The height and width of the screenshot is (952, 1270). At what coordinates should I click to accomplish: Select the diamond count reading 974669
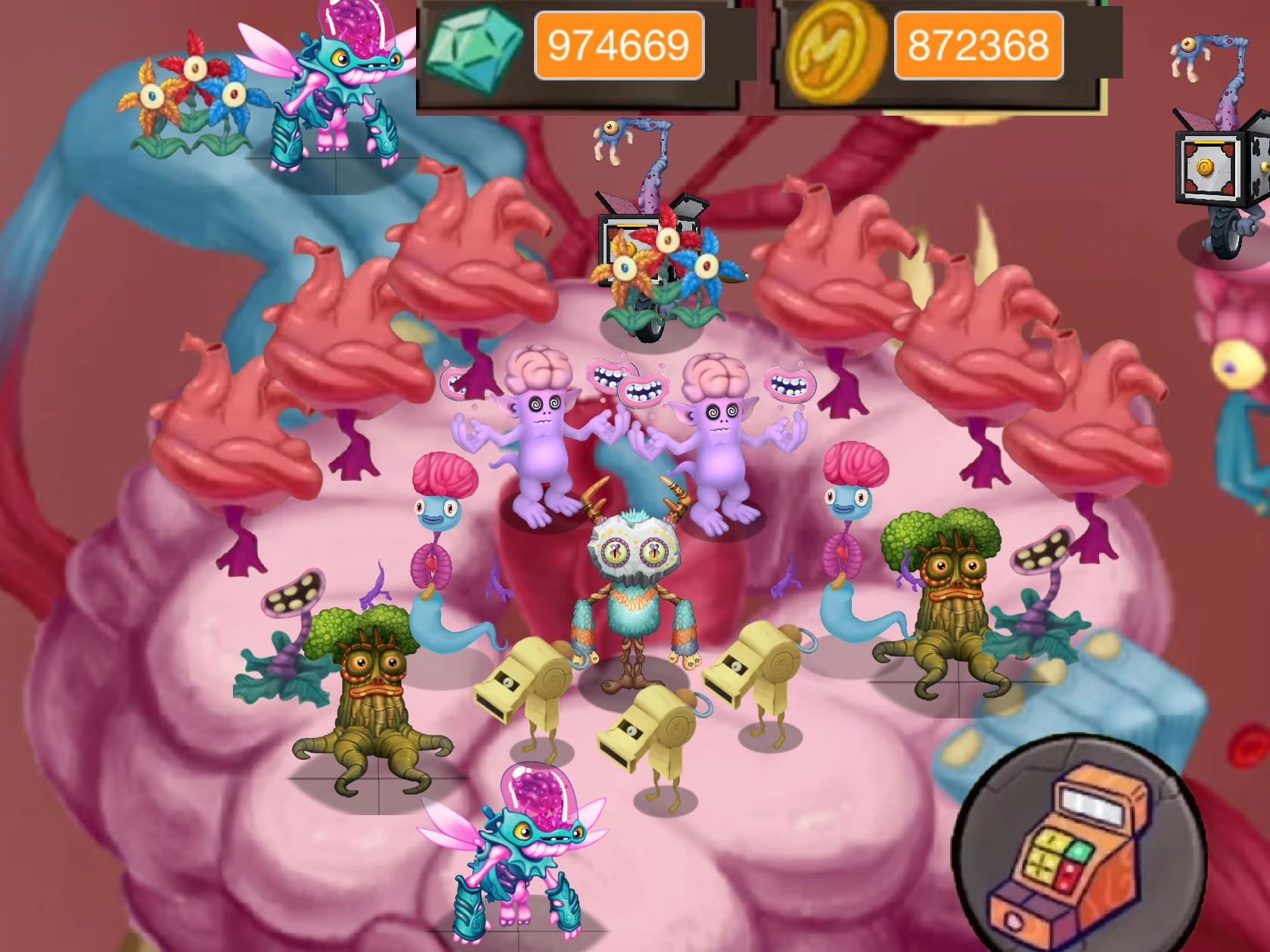tap(622, 45)
